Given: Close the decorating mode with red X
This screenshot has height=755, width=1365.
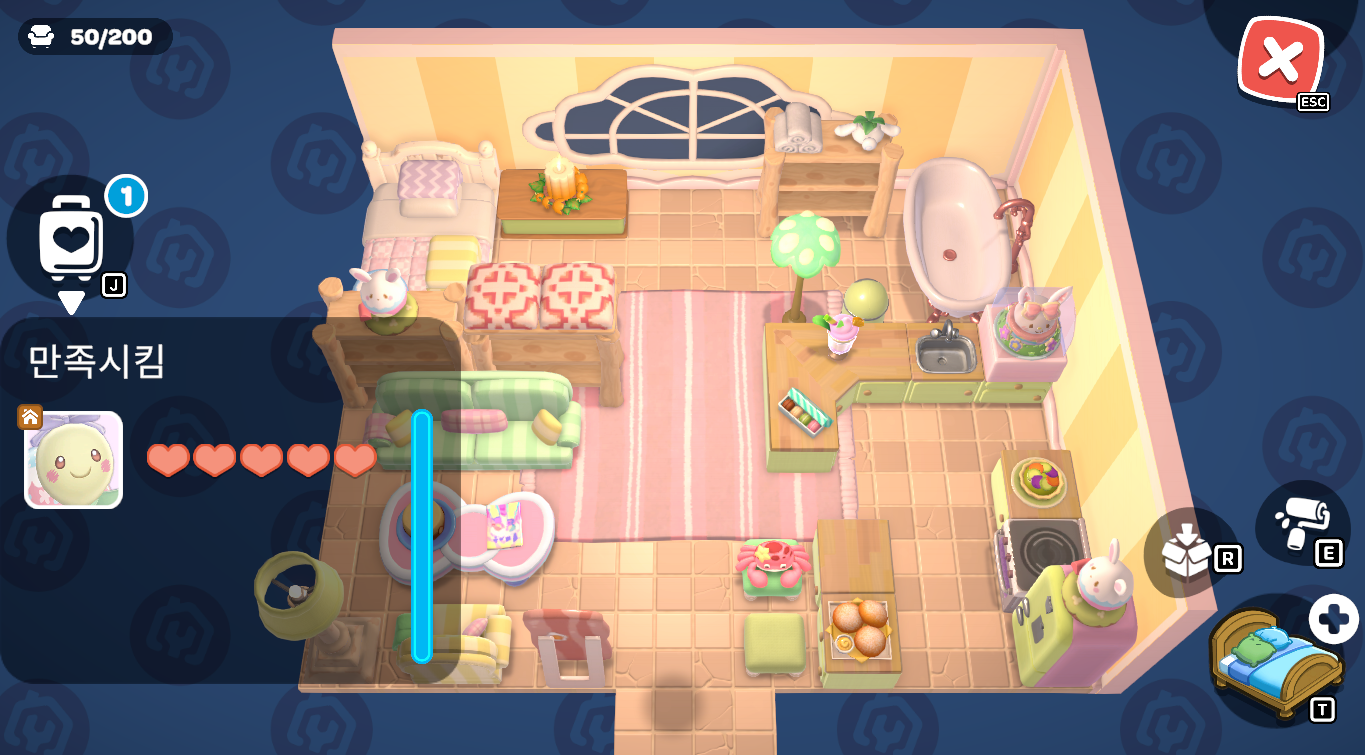Looking at the screenshot, I should 1279,61.
